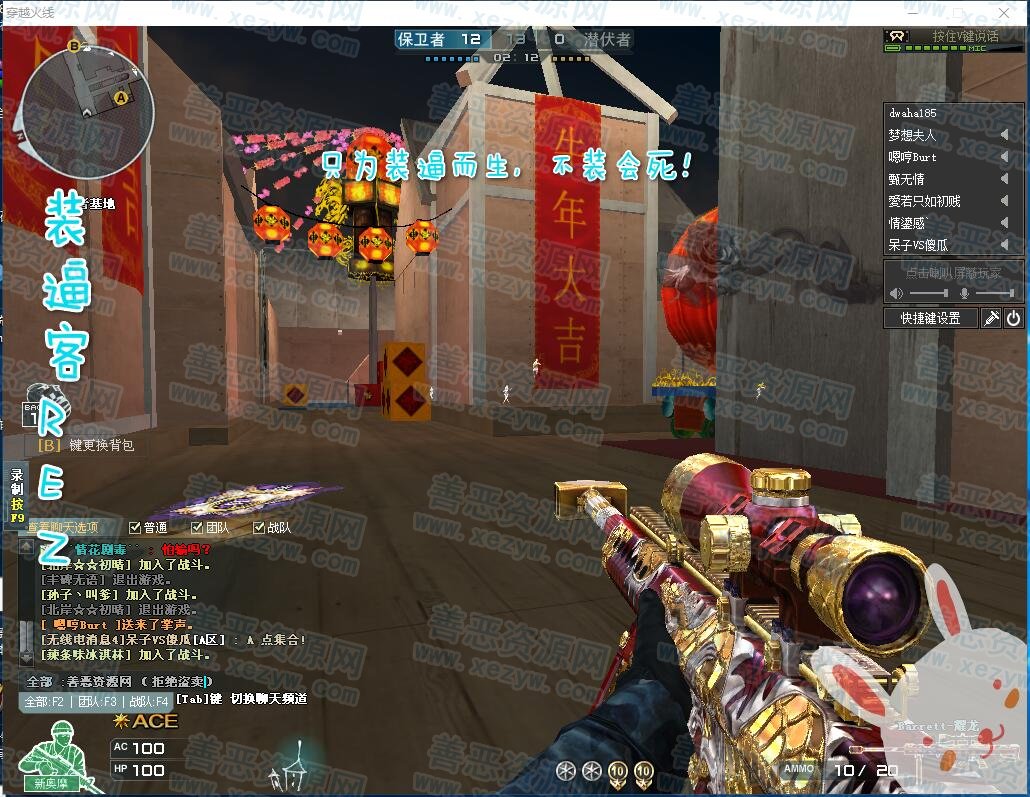Adjust the microphone volume slider

tap(993, 293)
